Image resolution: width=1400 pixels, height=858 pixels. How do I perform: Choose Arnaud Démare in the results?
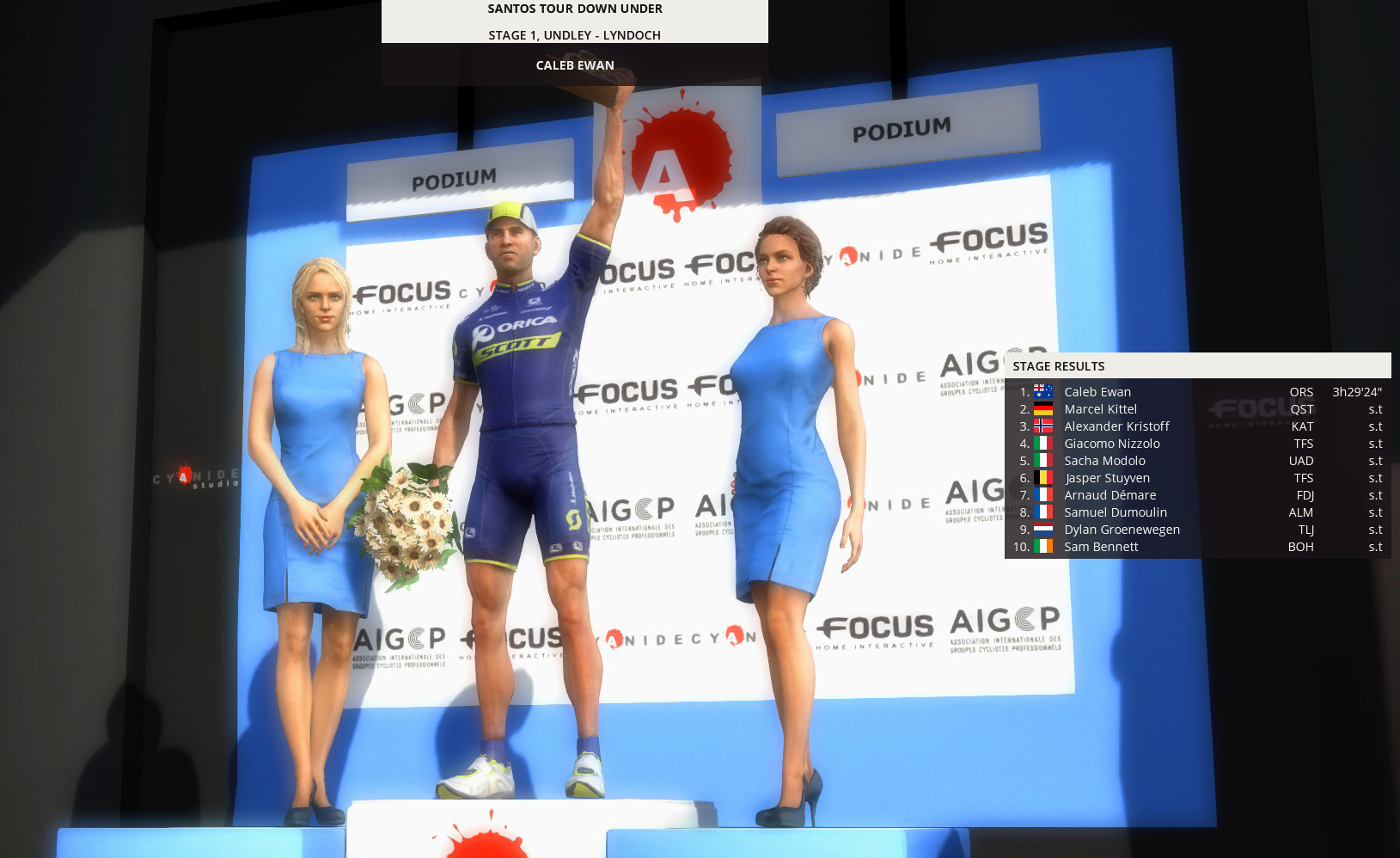tap(1110, 495)
